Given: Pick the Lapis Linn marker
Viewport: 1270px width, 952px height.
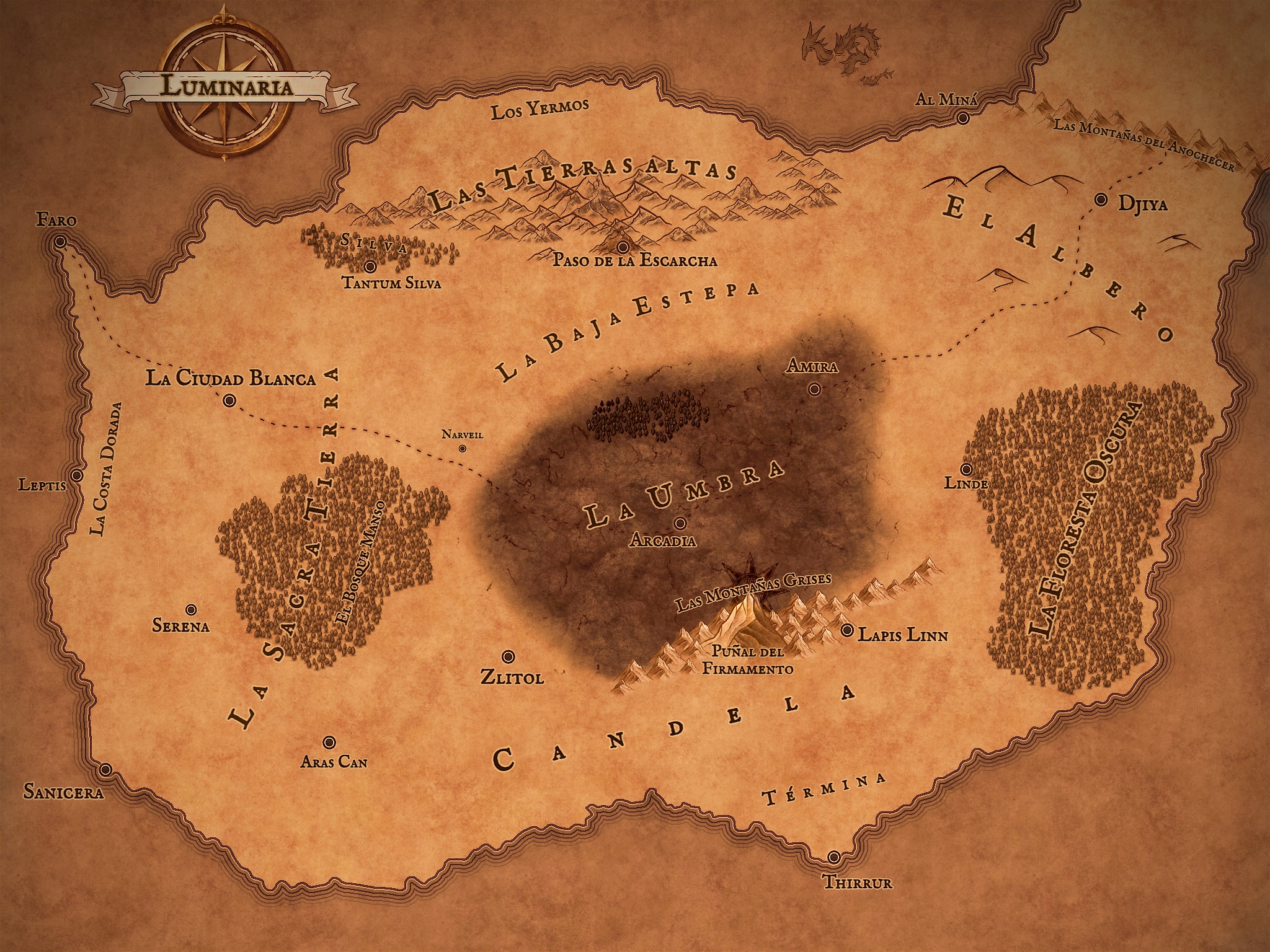Looking at the screenshot, I should pos(847,630).
